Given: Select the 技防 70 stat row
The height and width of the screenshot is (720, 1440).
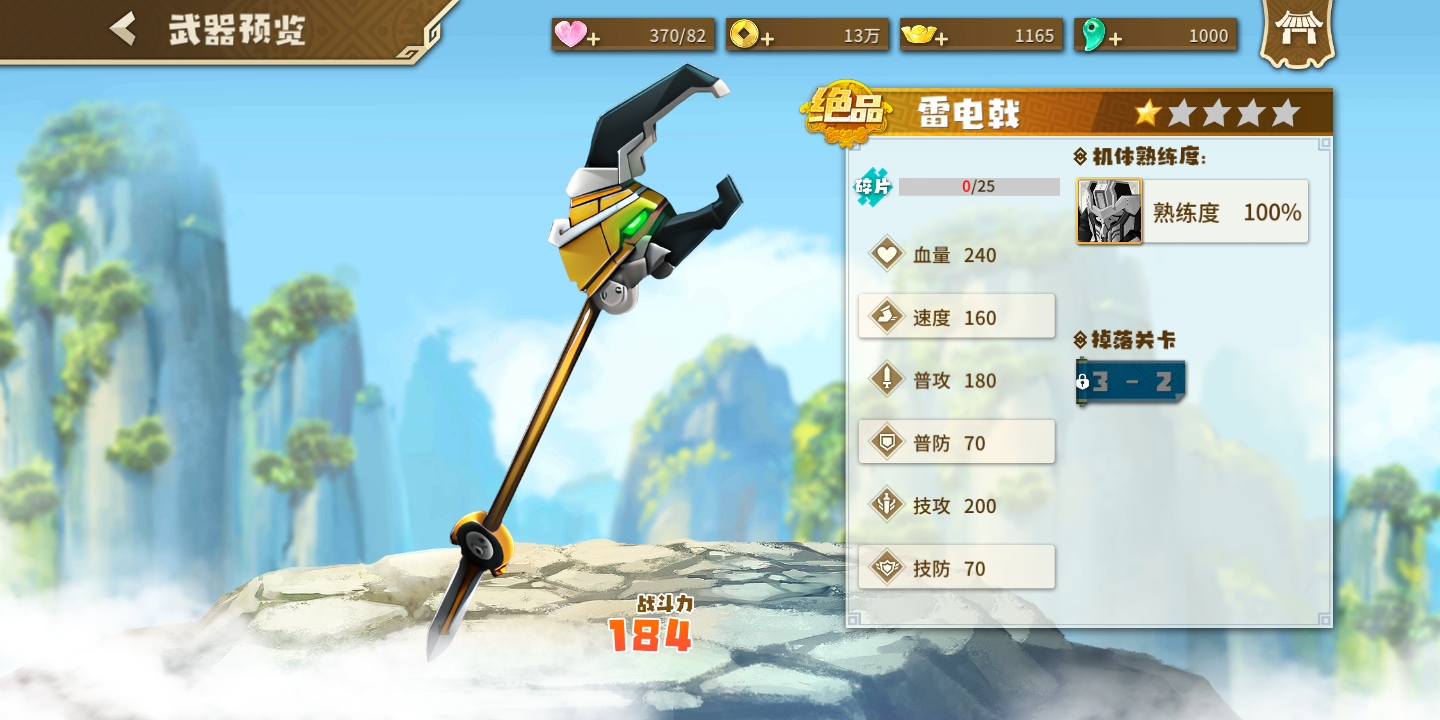Looking at the screenshot, I should 956,568.
